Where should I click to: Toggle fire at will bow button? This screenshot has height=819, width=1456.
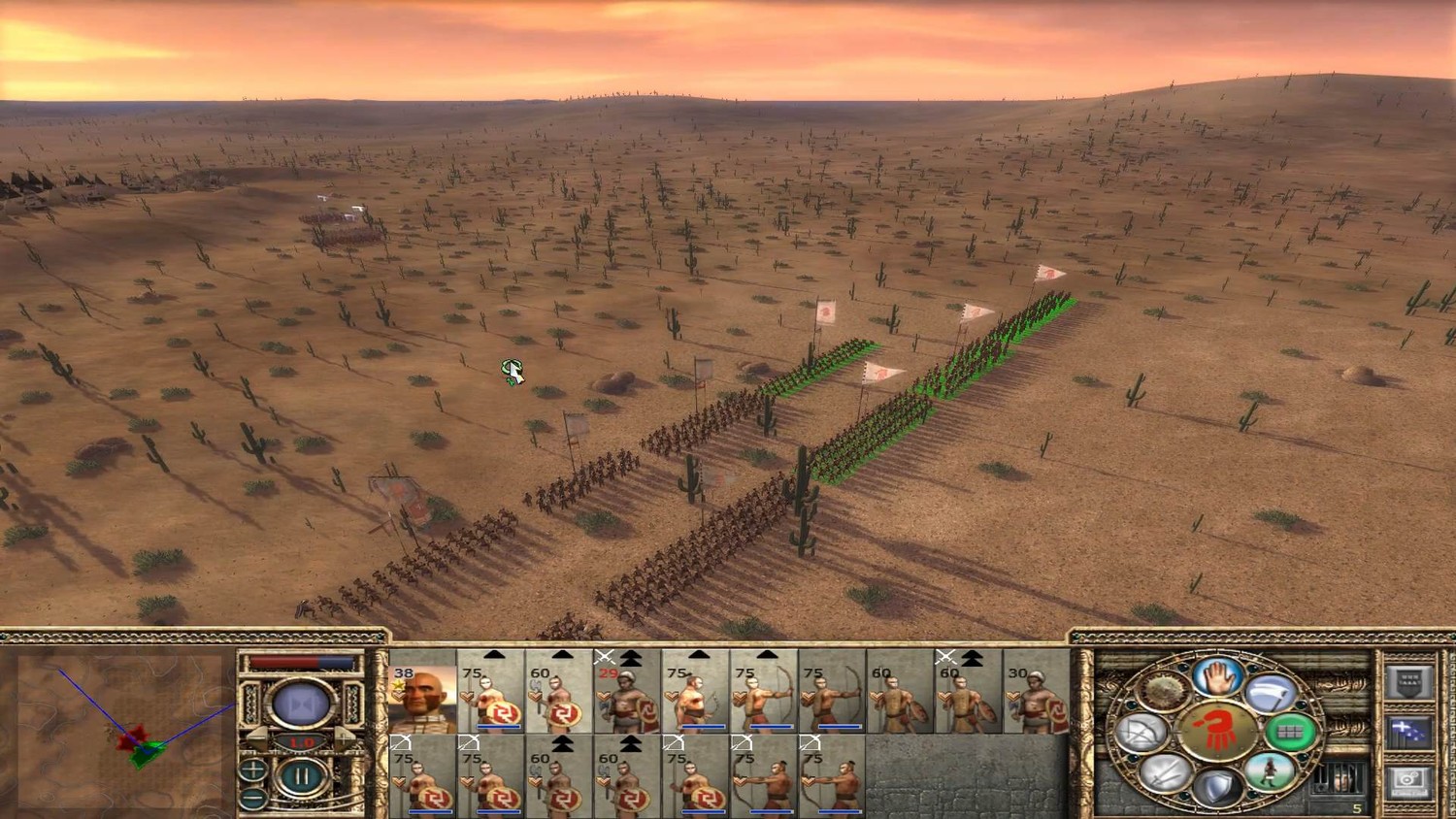click(x=1142, y=733)
